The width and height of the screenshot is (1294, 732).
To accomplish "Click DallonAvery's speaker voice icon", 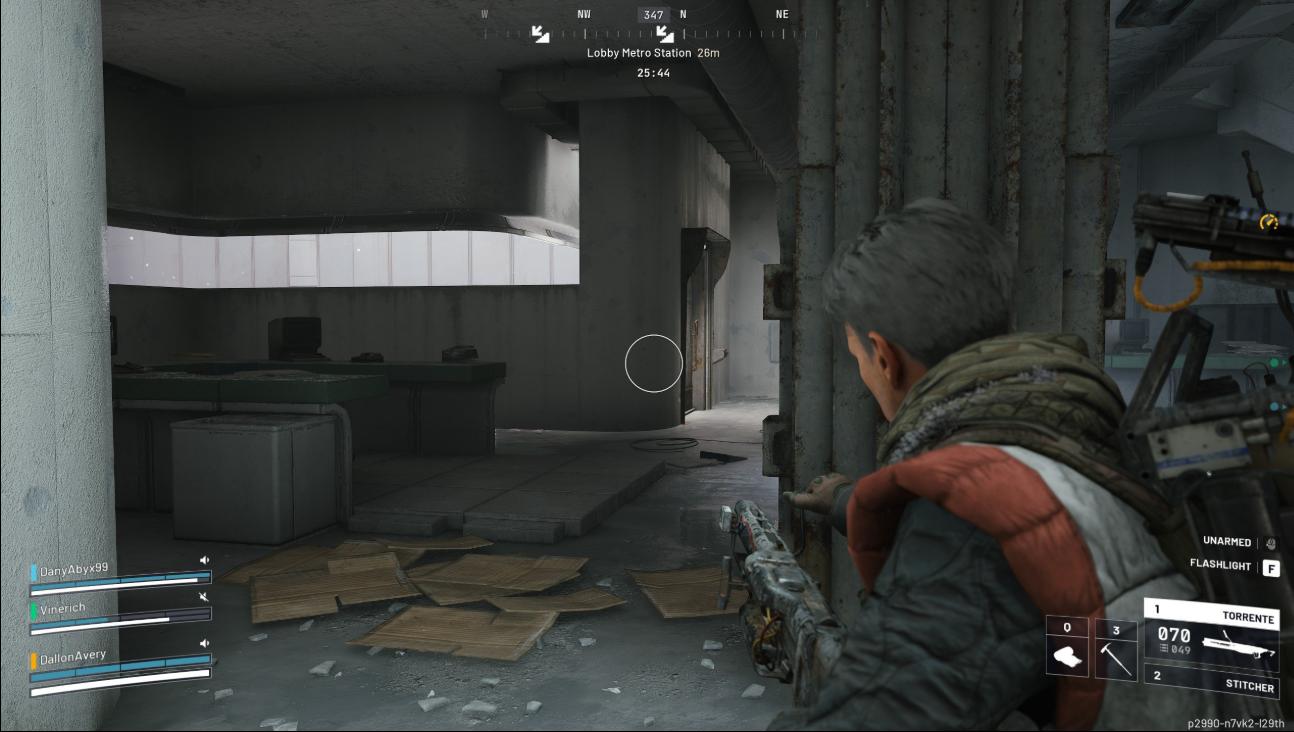I will (x=205, y=643).
